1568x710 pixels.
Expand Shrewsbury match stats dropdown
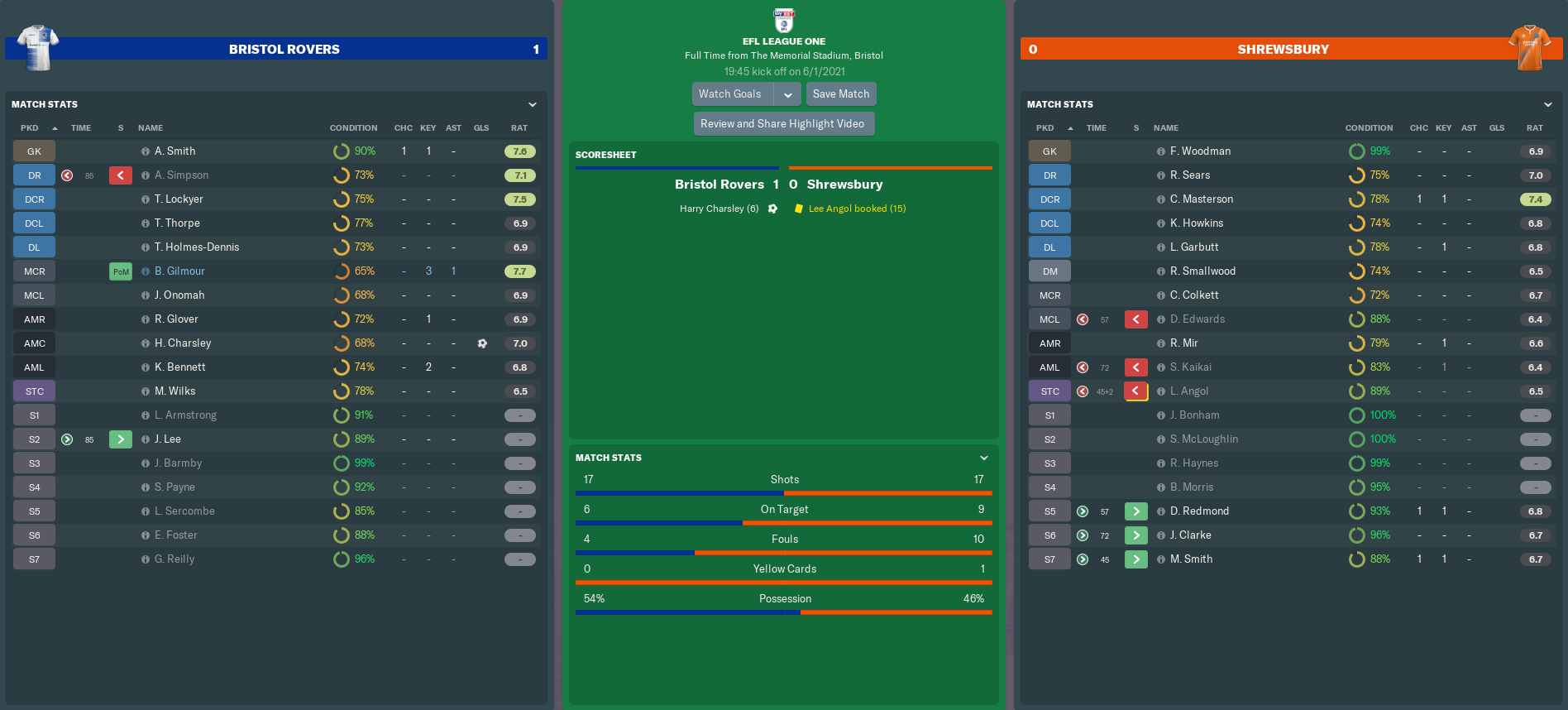[x=1547, y=105]
